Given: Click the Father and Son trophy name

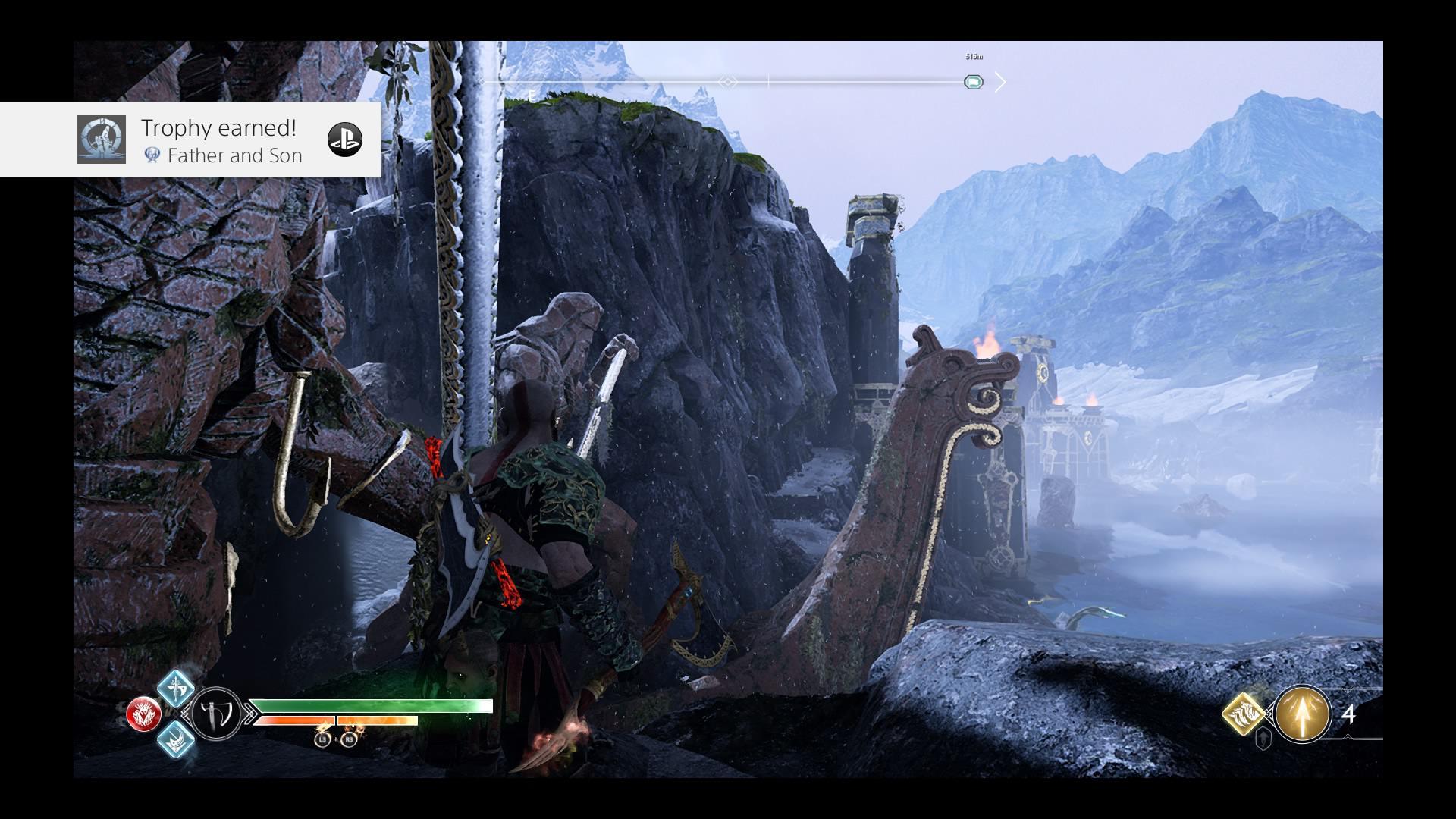Looking at the screenshot, I should point(235,155).
